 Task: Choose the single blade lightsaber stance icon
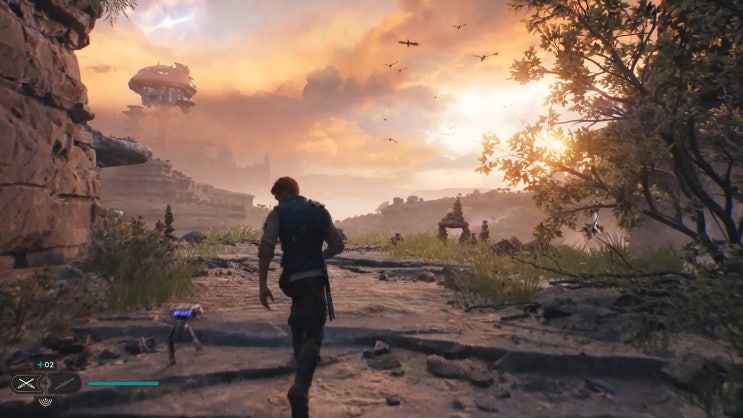(x=63, y=383)
